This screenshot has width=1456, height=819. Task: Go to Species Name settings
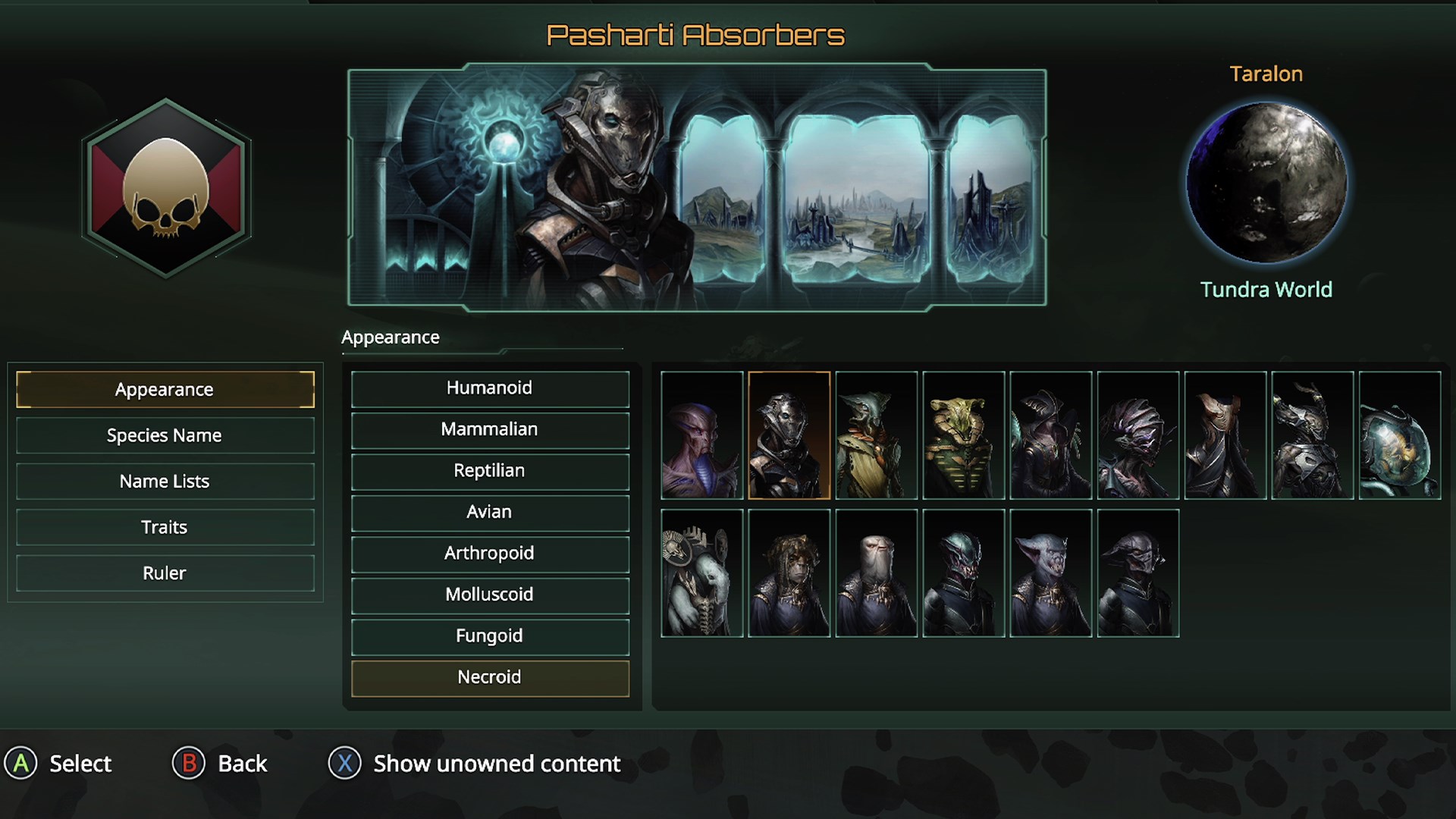coord(165,435)
